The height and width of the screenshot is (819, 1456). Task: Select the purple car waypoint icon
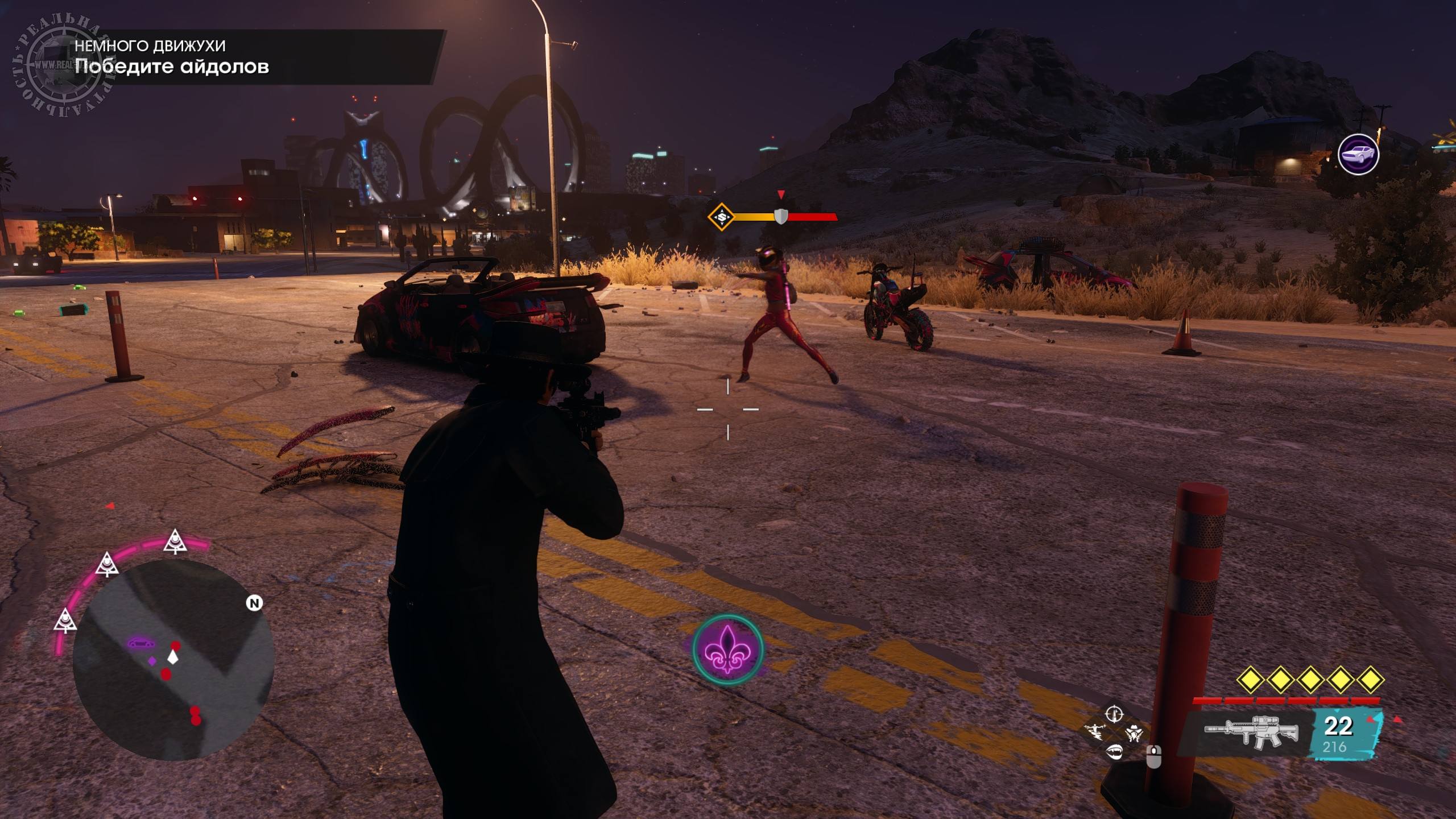(x=1358, y=154)
